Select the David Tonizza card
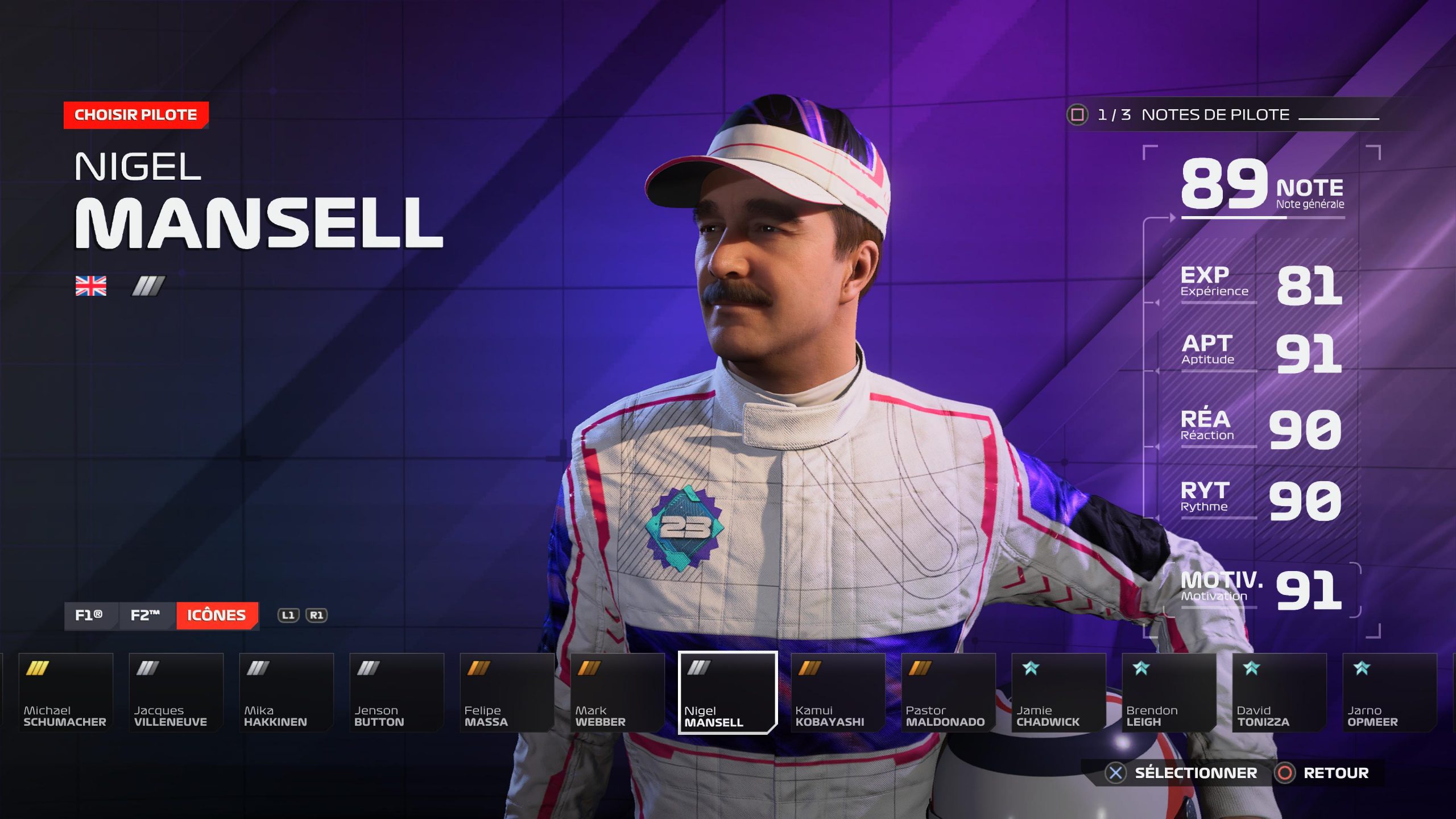The width and height of the screenshot is (1456, 819). point(1279,692)
